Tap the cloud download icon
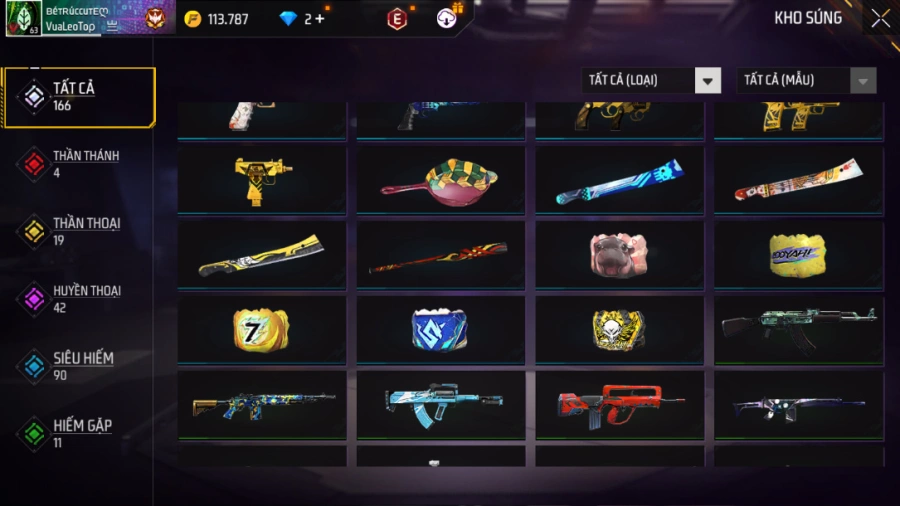 click(447, 19)
